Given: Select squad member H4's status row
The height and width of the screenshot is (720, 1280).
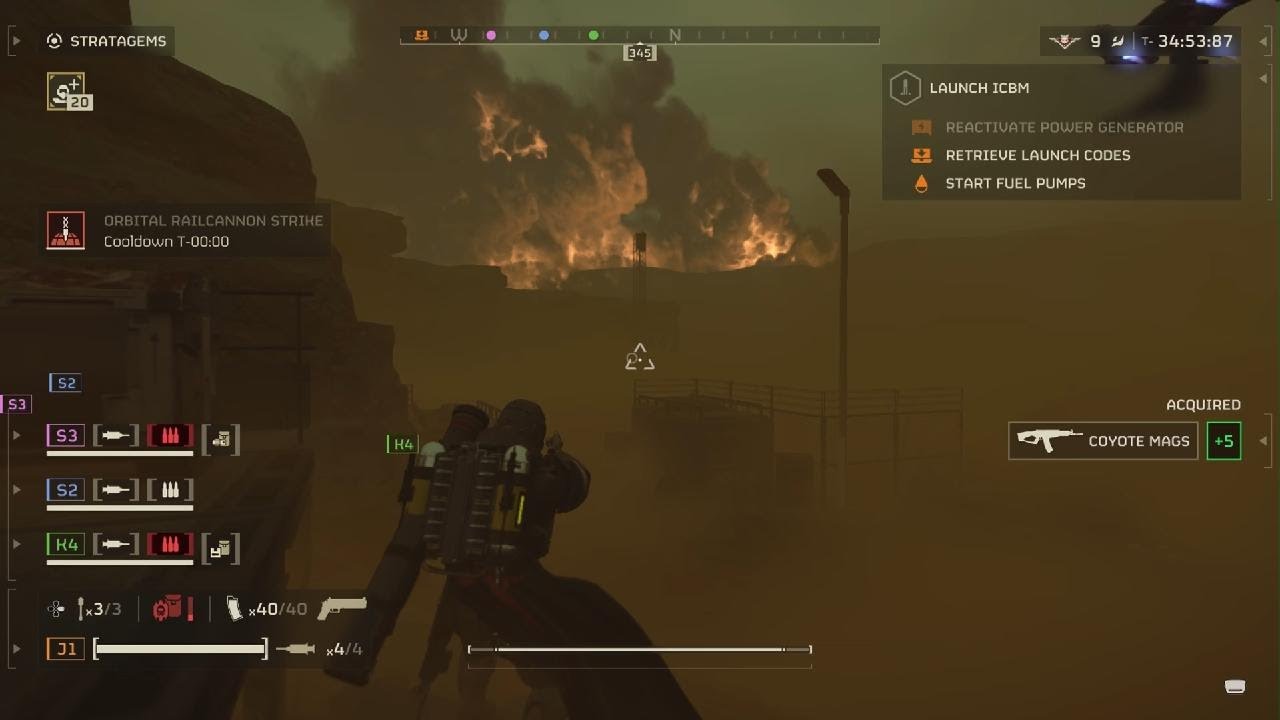Looking at the screenshot, I should (142, 546).
